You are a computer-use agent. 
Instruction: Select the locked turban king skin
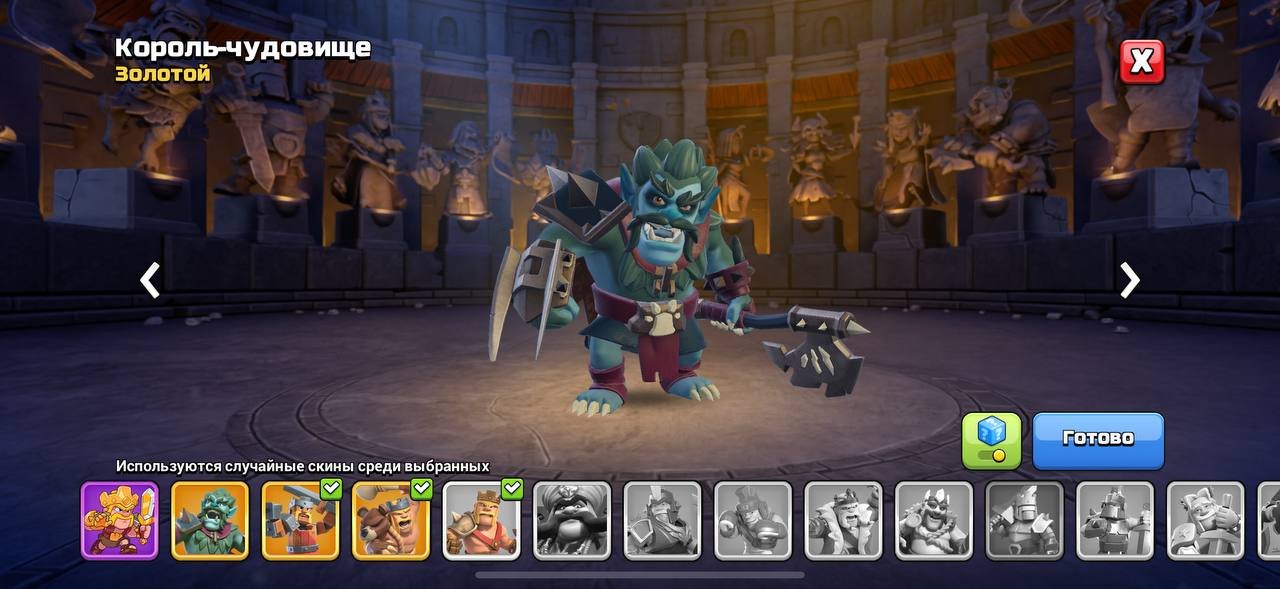[571, 520]
